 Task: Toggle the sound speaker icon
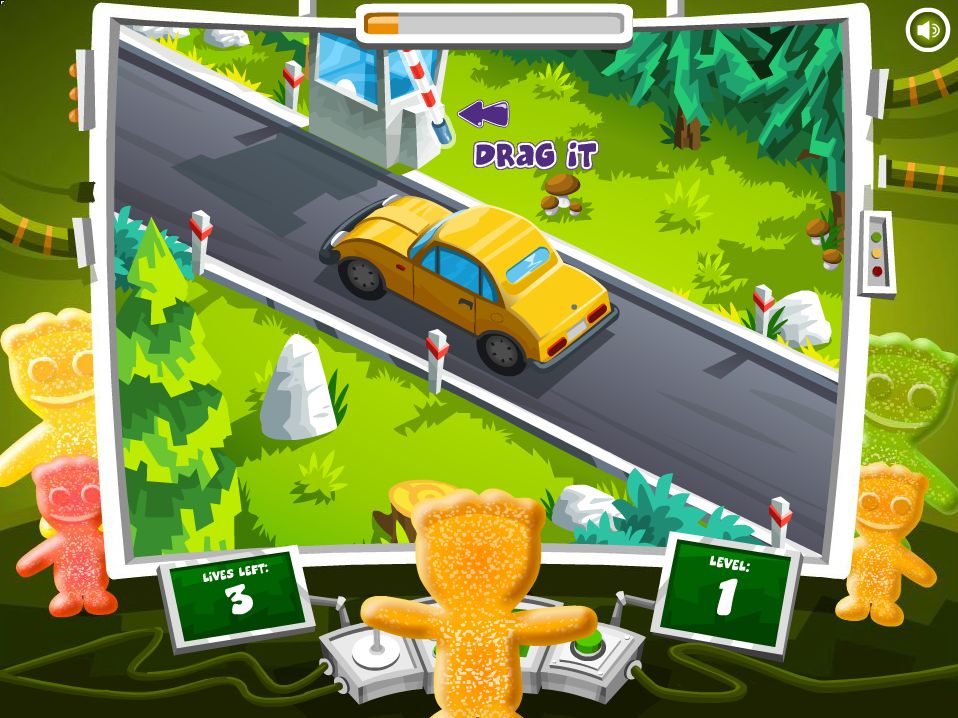tap(927, 30)
